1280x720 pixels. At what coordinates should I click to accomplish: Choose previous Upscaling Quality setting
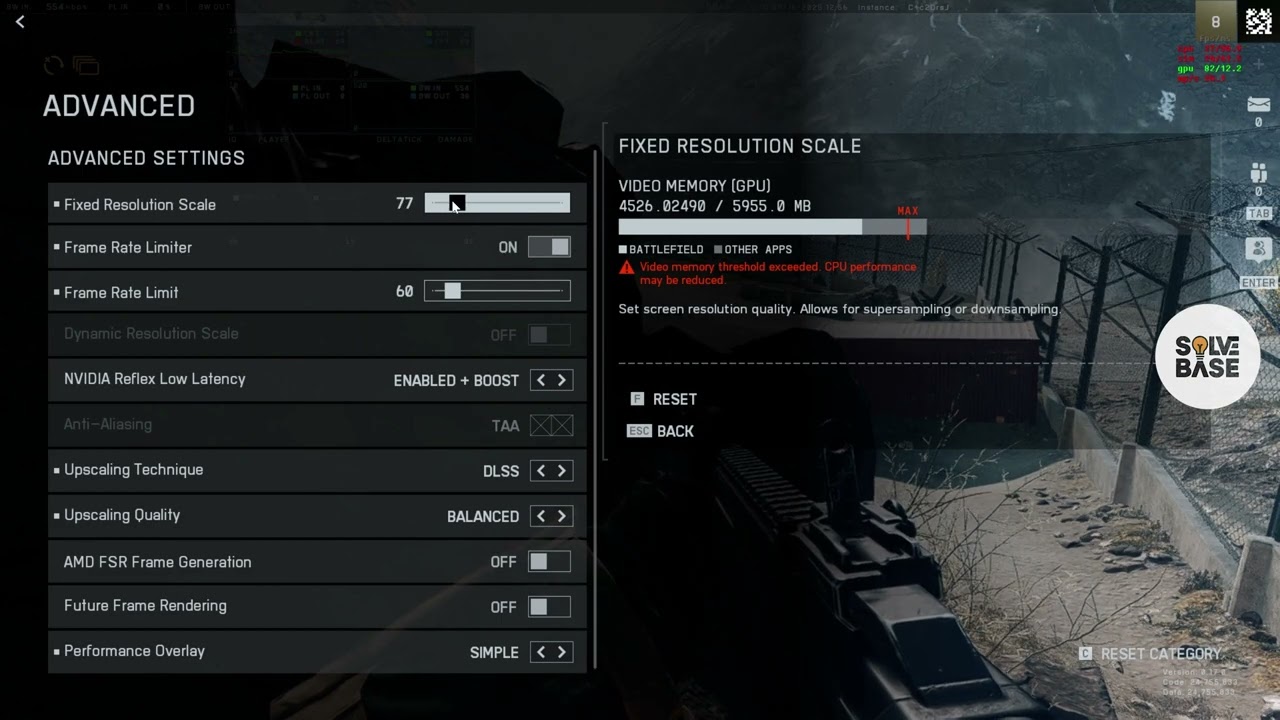point(541,516)
